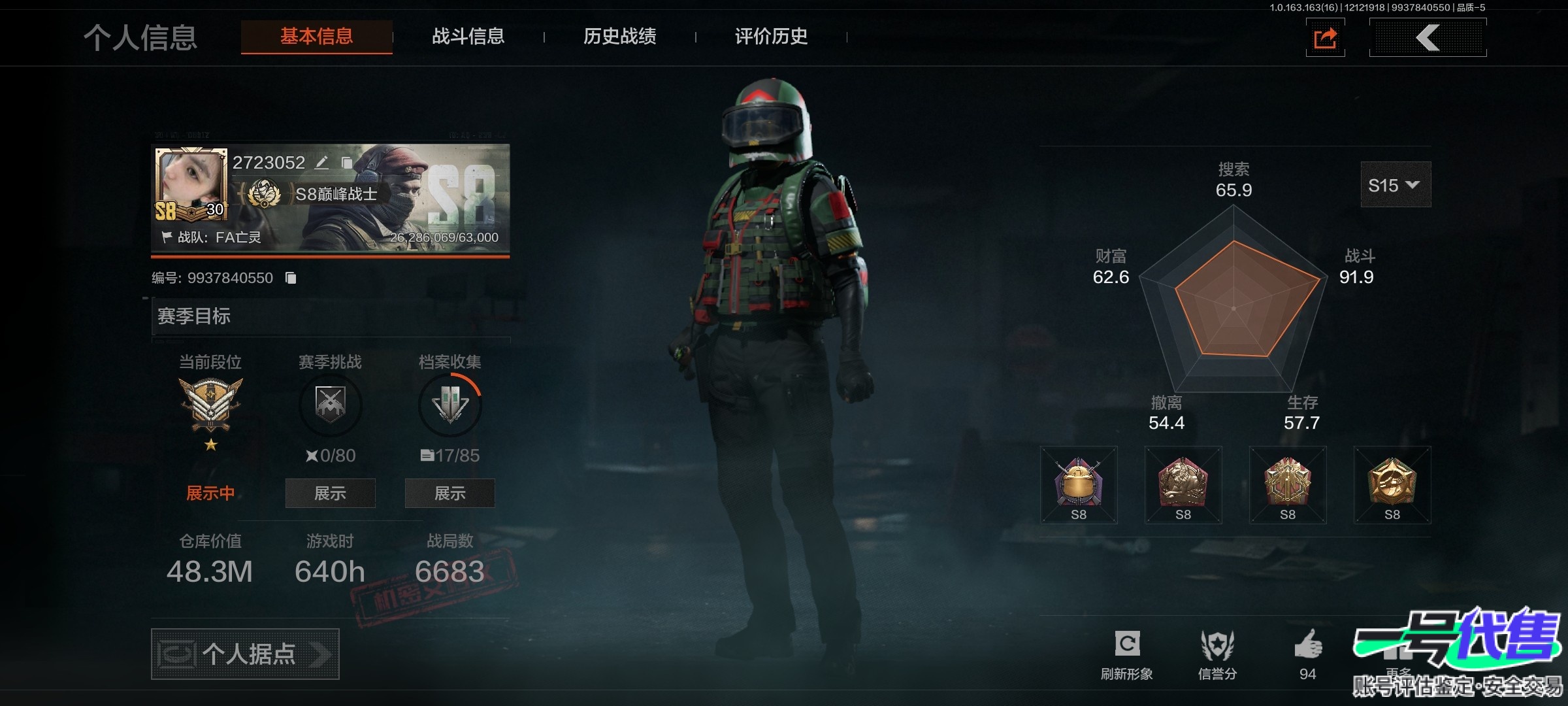Open the S15 season dropdown
1568x706 pixels.
pyautogui.click(x=1395, y=185)
